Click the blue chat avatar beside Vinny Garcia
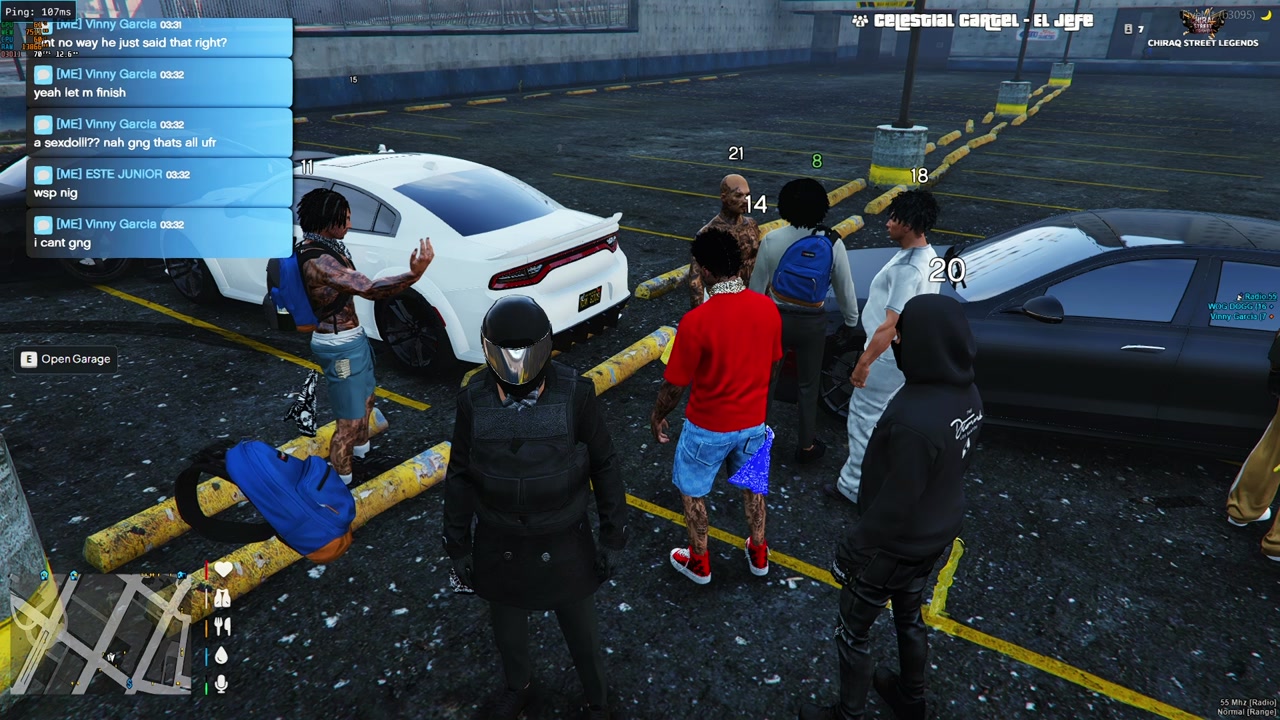 pos(42,74)
